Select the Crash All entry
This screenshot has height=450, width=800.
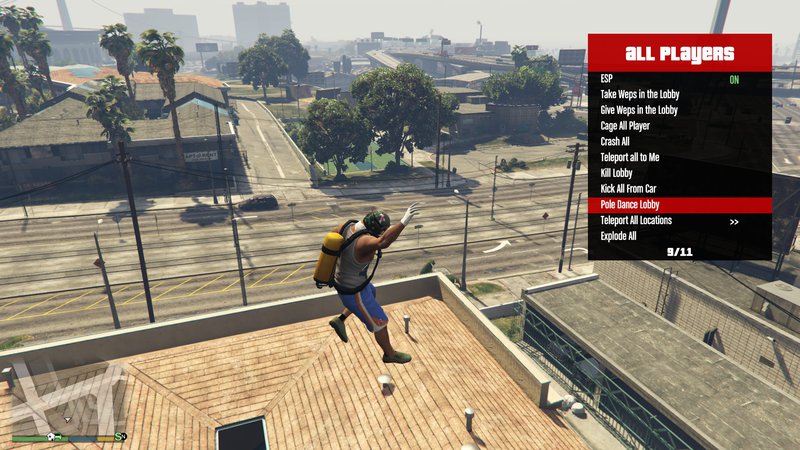point(679,142)
